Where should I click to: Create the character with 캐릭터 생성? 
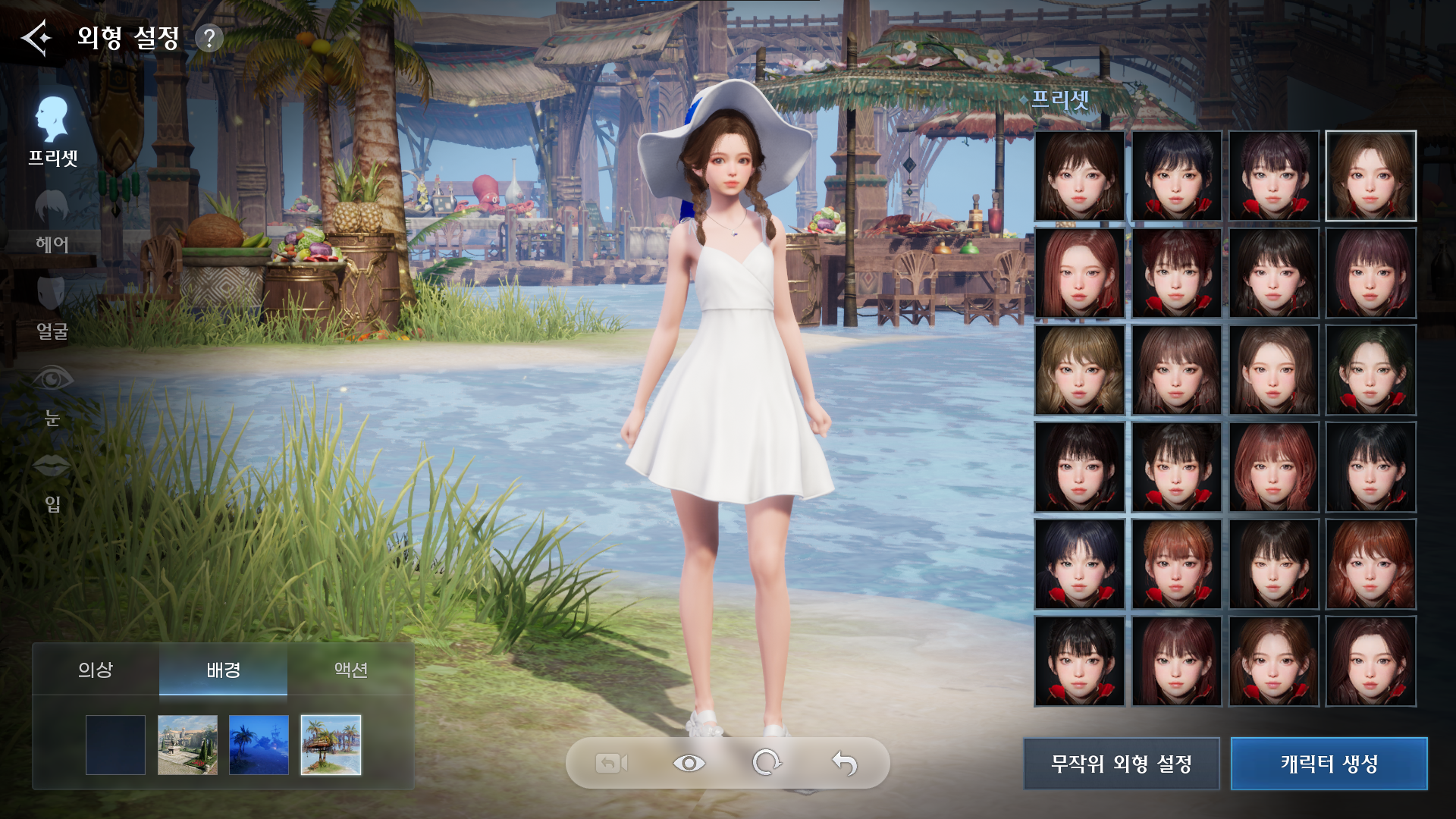click(x=1329, y=764)
